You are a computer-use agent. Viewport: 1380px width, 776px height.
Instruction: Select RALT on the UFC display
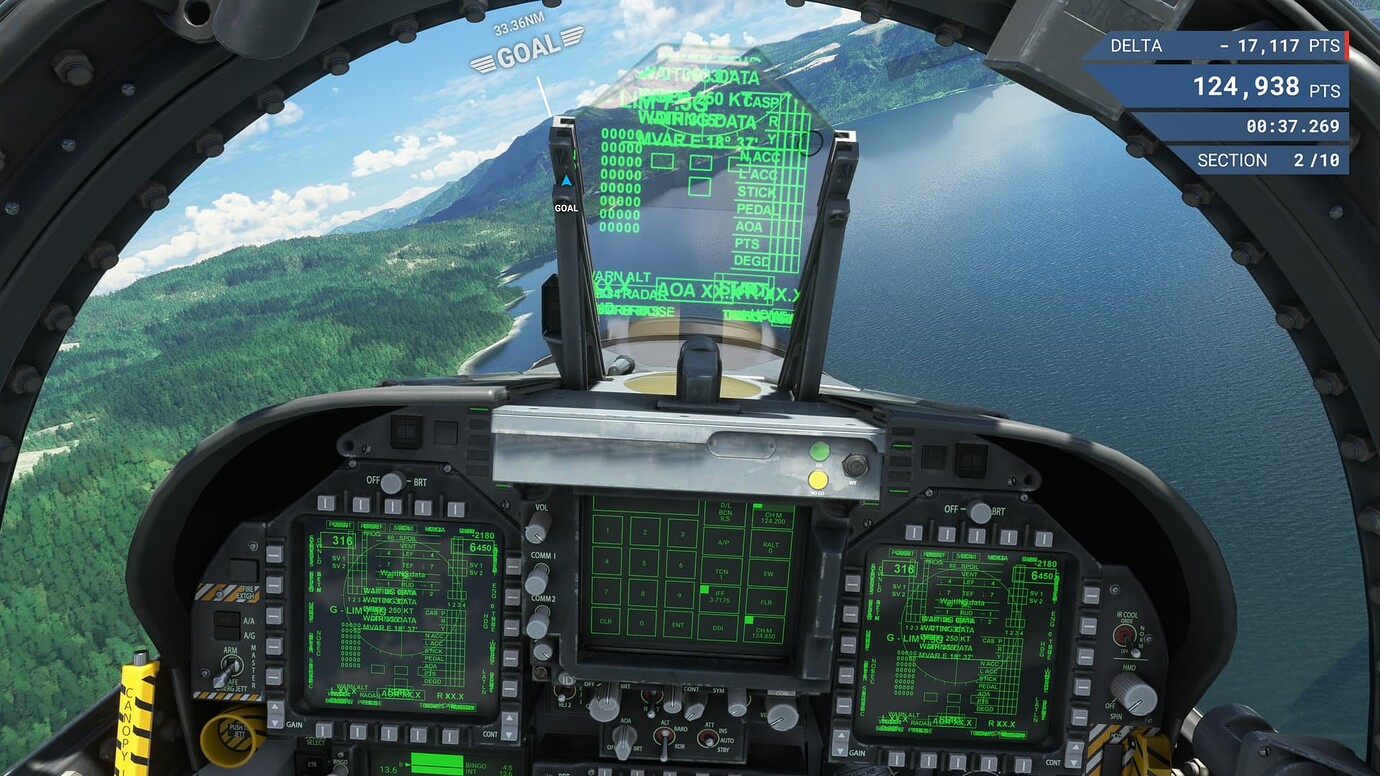click(771, 544)
